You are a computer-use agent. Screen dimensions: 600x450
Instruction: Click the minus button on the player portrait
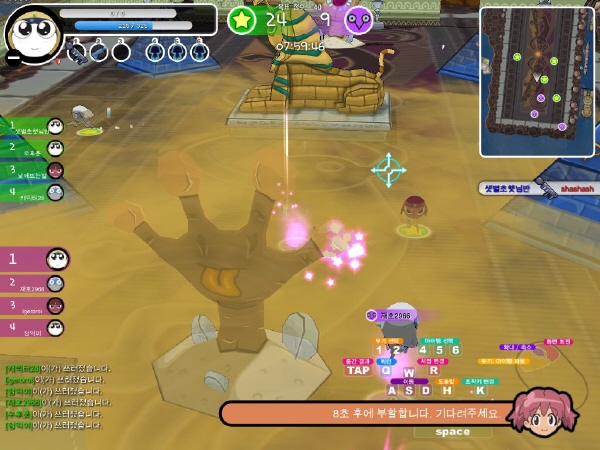click(x=13, y=58)
